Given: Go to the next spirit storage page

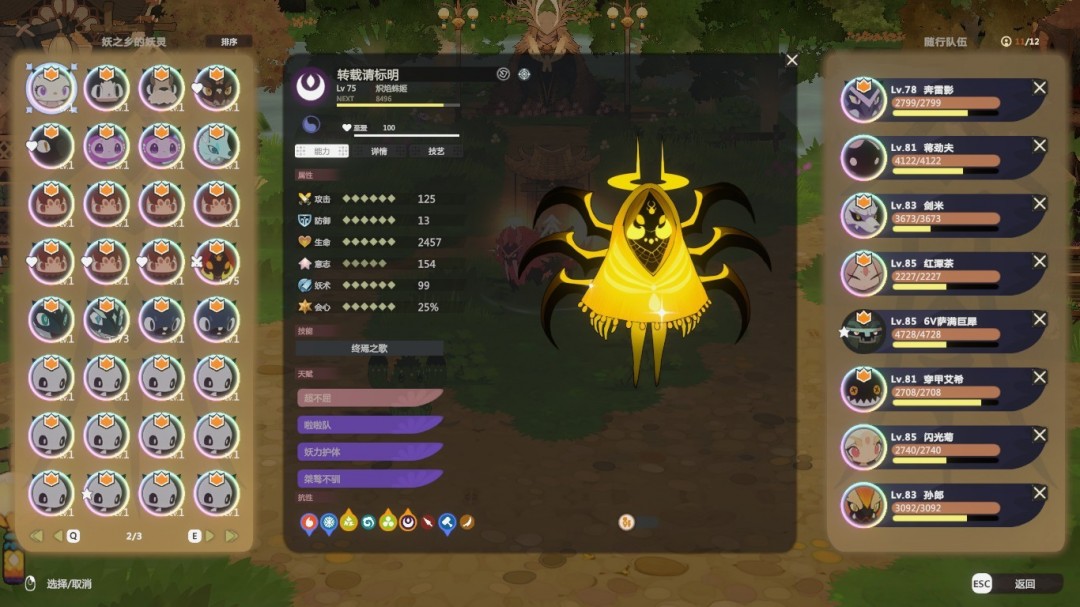Looking at the screenshot, I should (x=209, y=536).
